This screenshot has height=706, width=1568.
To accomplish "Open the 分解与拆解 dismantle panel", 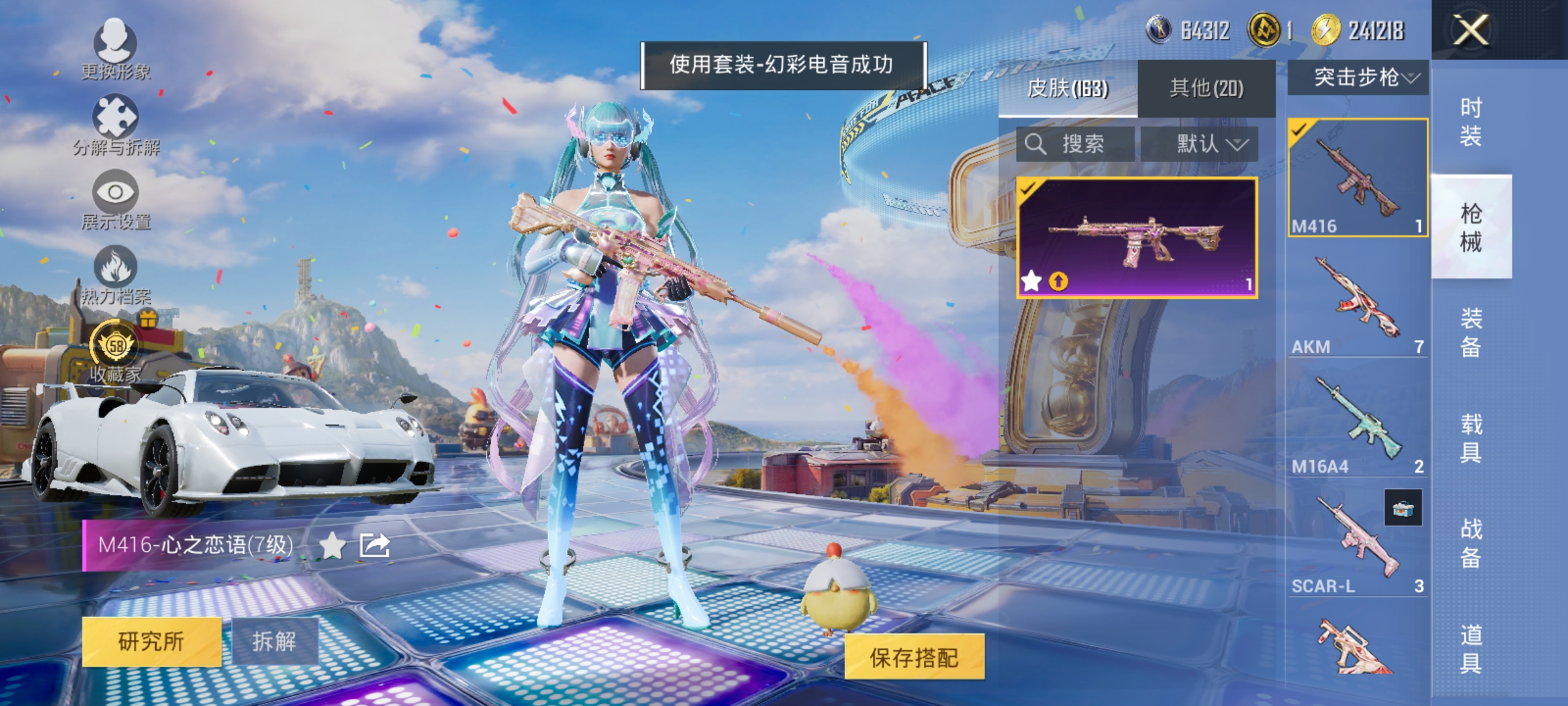I will 116,121.
